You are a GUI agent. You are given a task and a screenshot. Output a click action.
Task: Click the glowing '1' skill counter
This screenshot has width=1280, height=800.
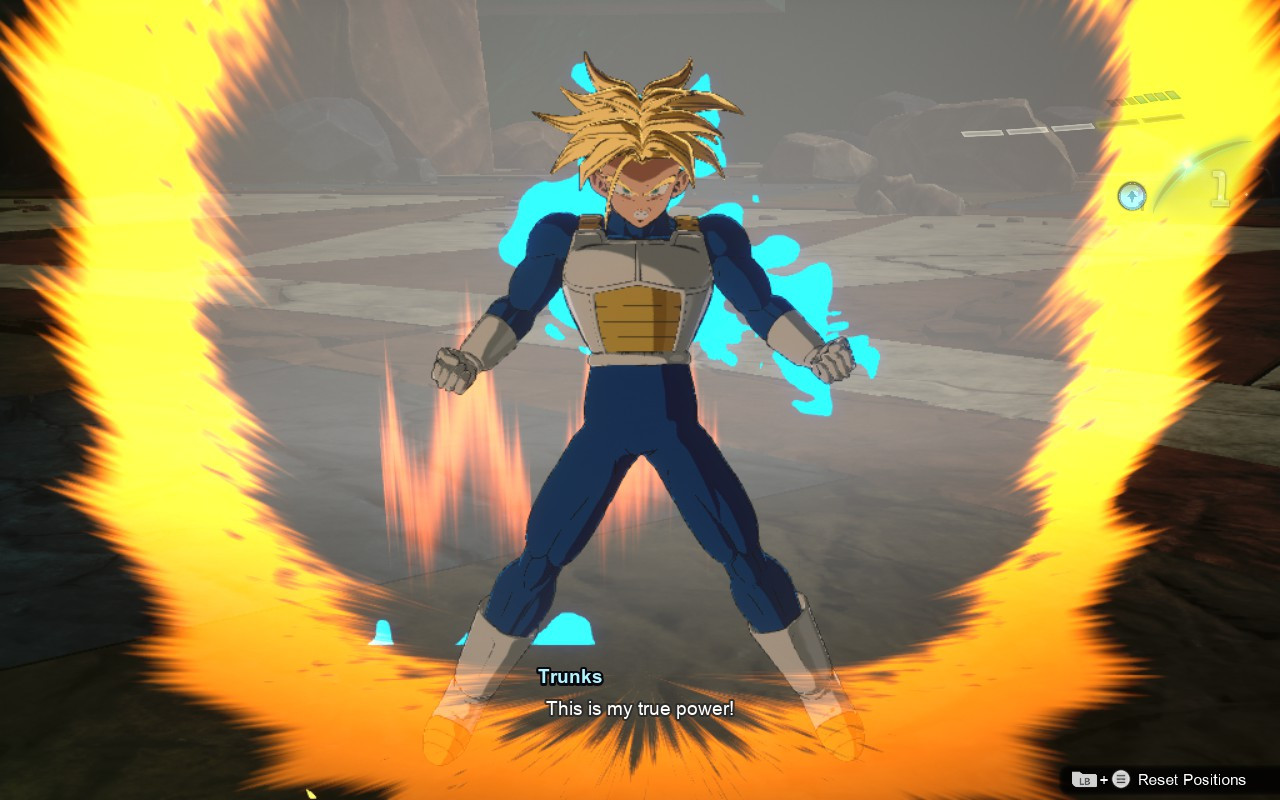(1218, 187)
